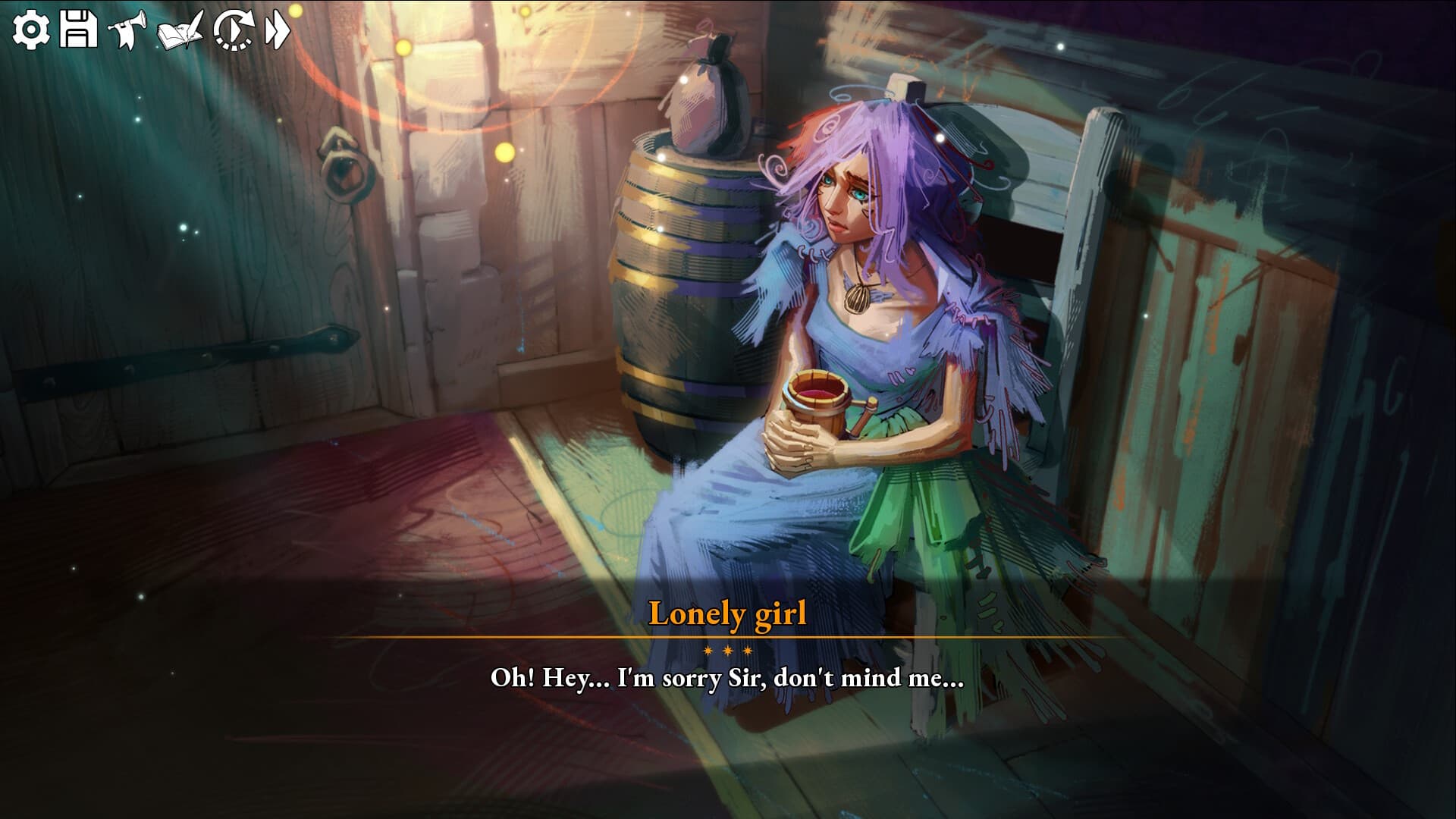The height and width of the screenshot is (819, 1456).
Task: Open the settings gear menu
Action: [31, 29]
